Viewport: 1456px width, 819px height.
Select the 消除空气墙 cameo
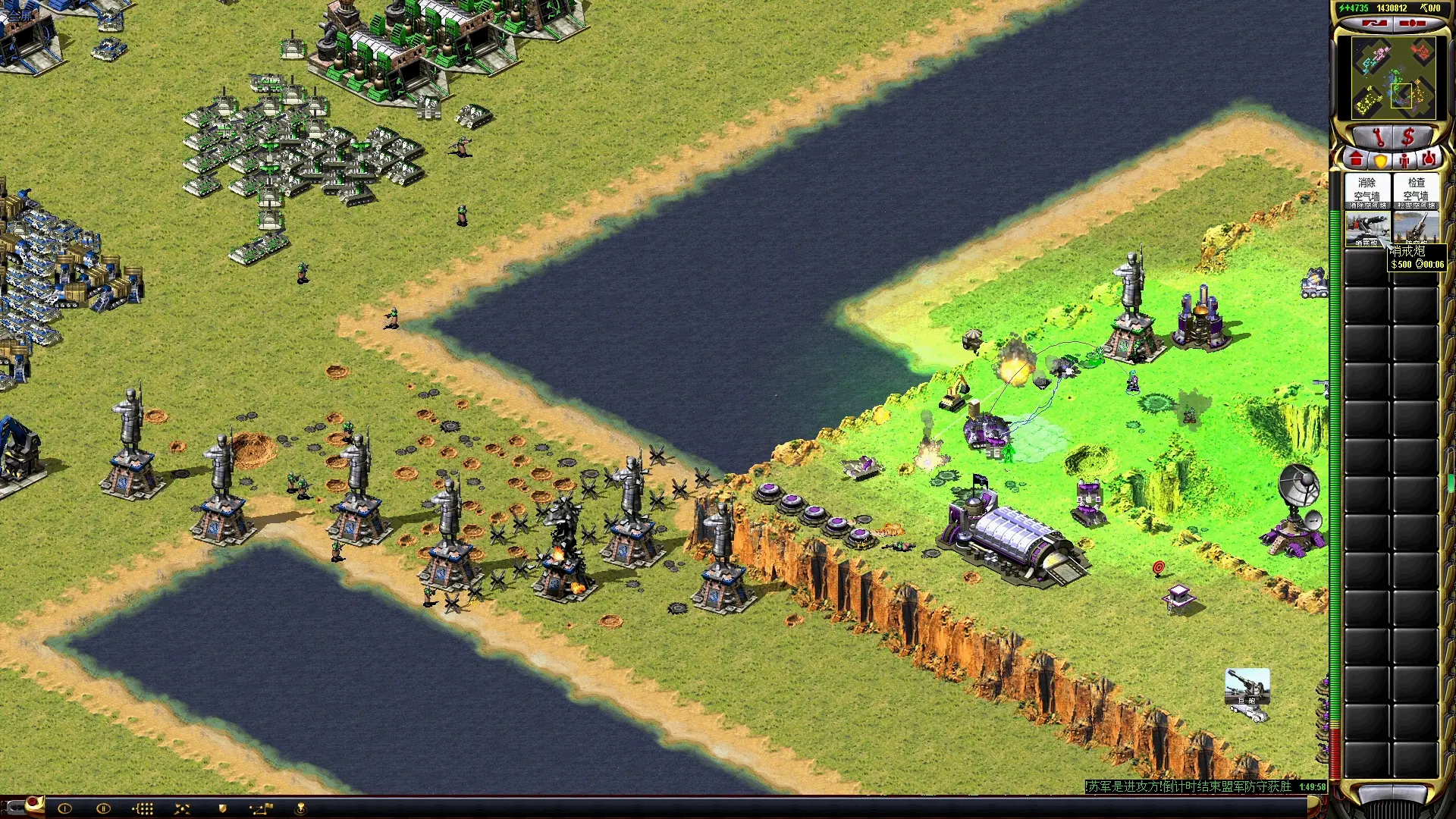(x=1367, y=192)
